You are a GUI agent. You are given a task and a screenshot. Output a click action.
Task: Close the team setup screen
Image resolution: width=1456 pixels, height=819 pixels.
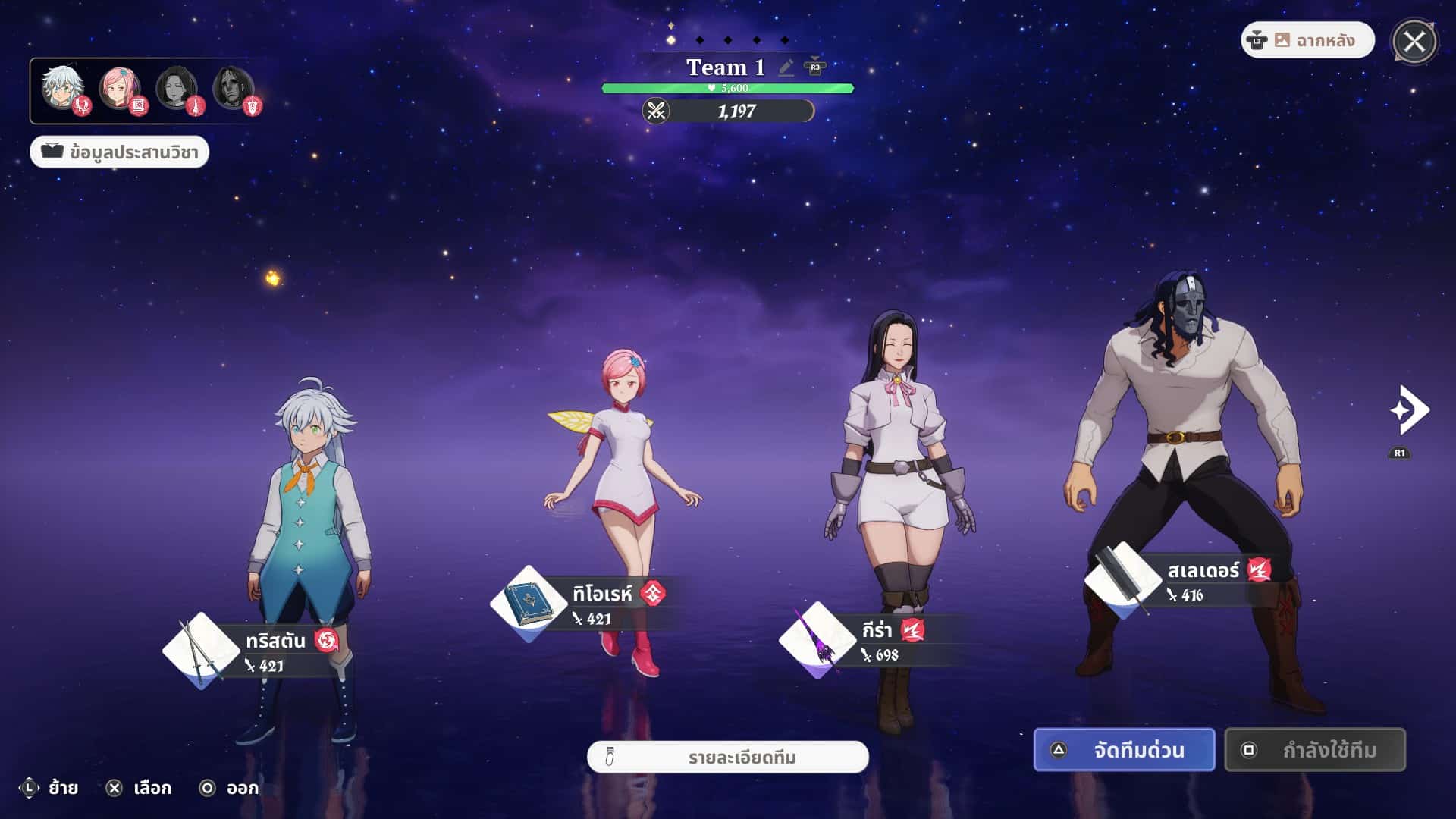click(1414, 42)
